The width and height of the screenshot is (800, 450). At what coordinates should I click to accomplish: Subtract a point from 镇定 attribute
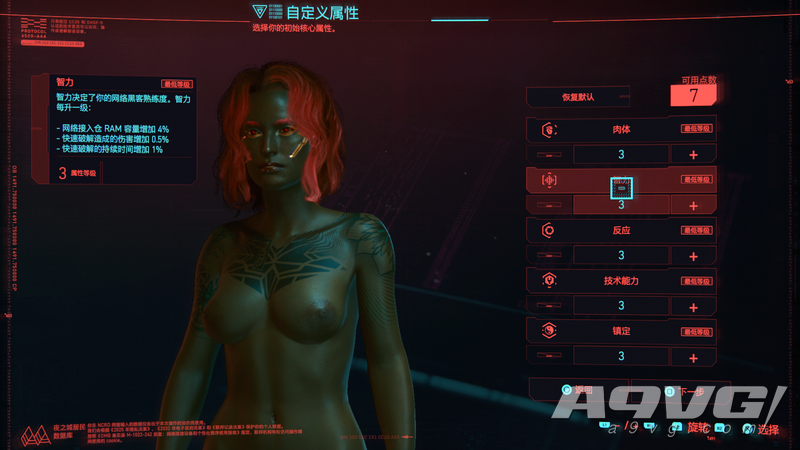[x=549, y=356]
